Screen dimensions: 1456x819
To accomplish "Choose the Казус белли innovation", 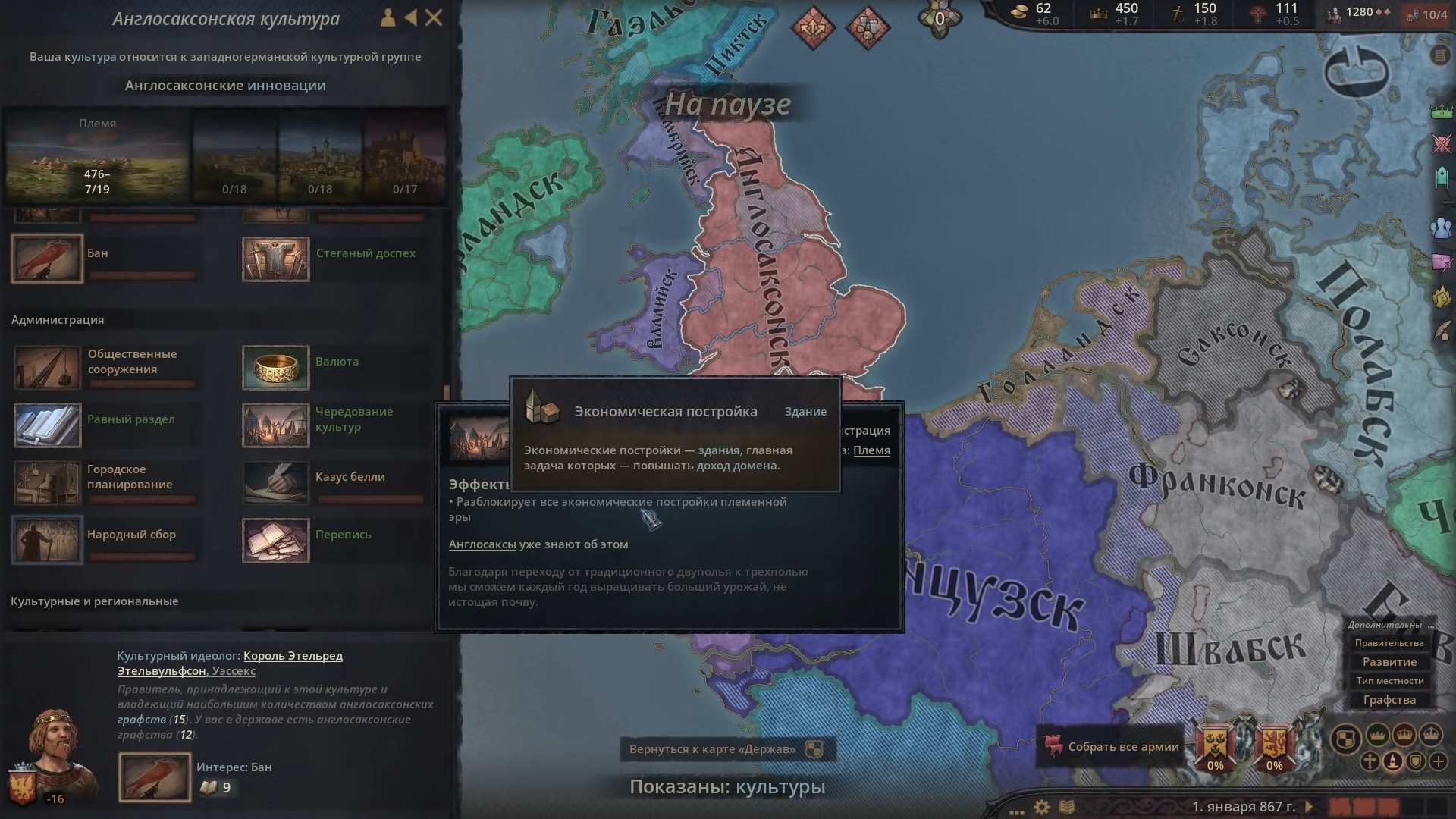I will coord(276,482).
